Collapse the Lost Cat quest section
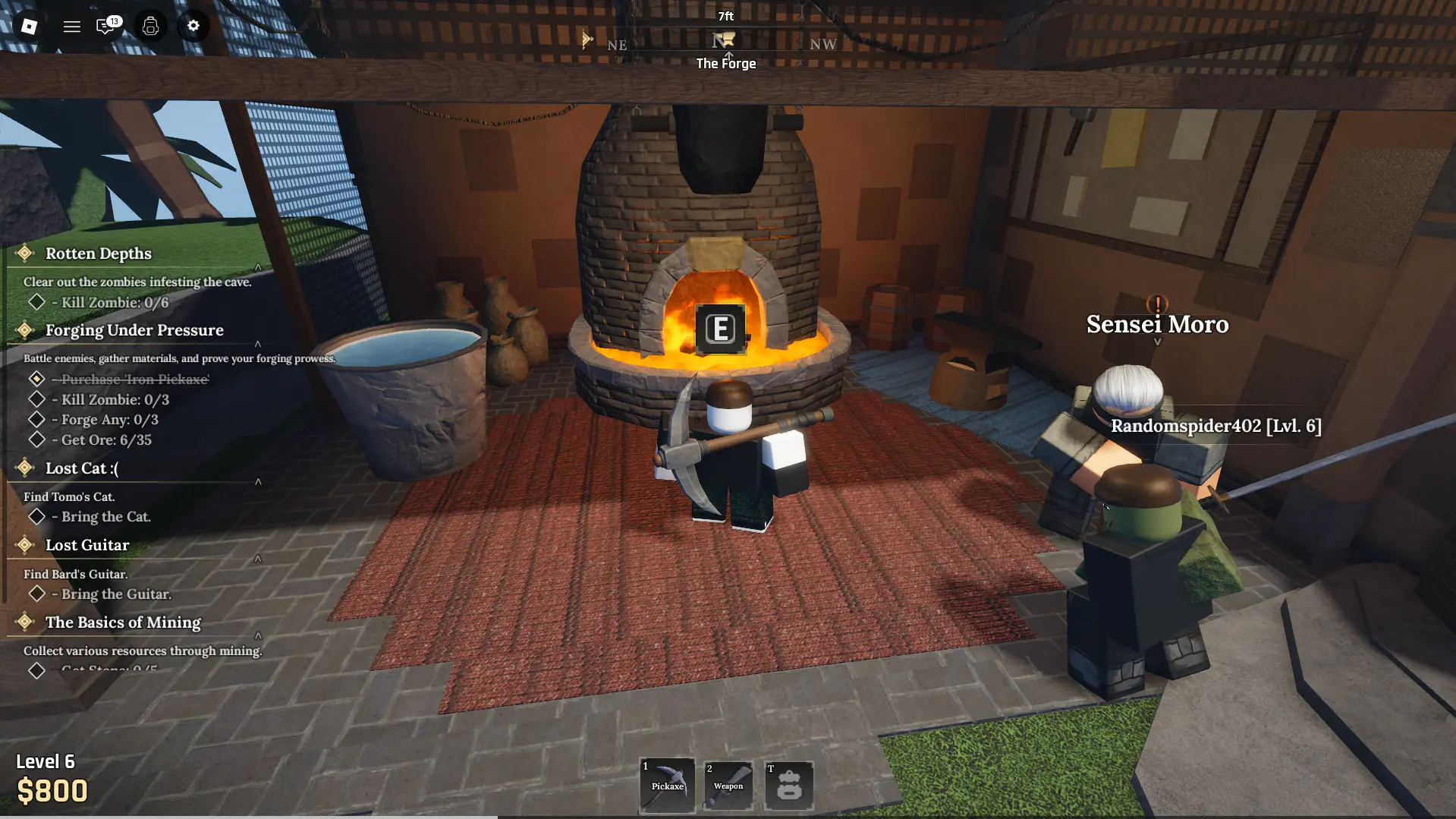Viewport: 1456px width, 819px height. [259, 480]
